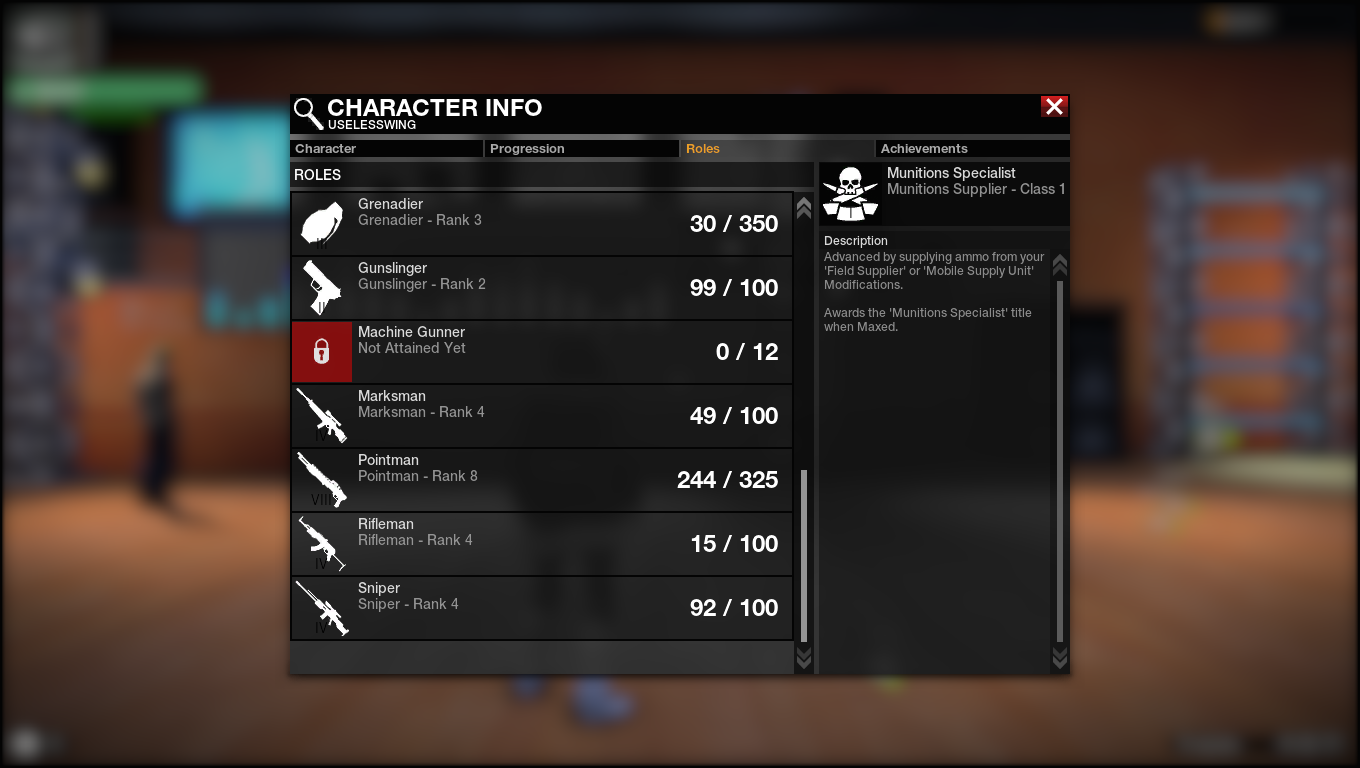Select the Roles tab
This screenshot has width=1360, height=768.
(776, 149)
